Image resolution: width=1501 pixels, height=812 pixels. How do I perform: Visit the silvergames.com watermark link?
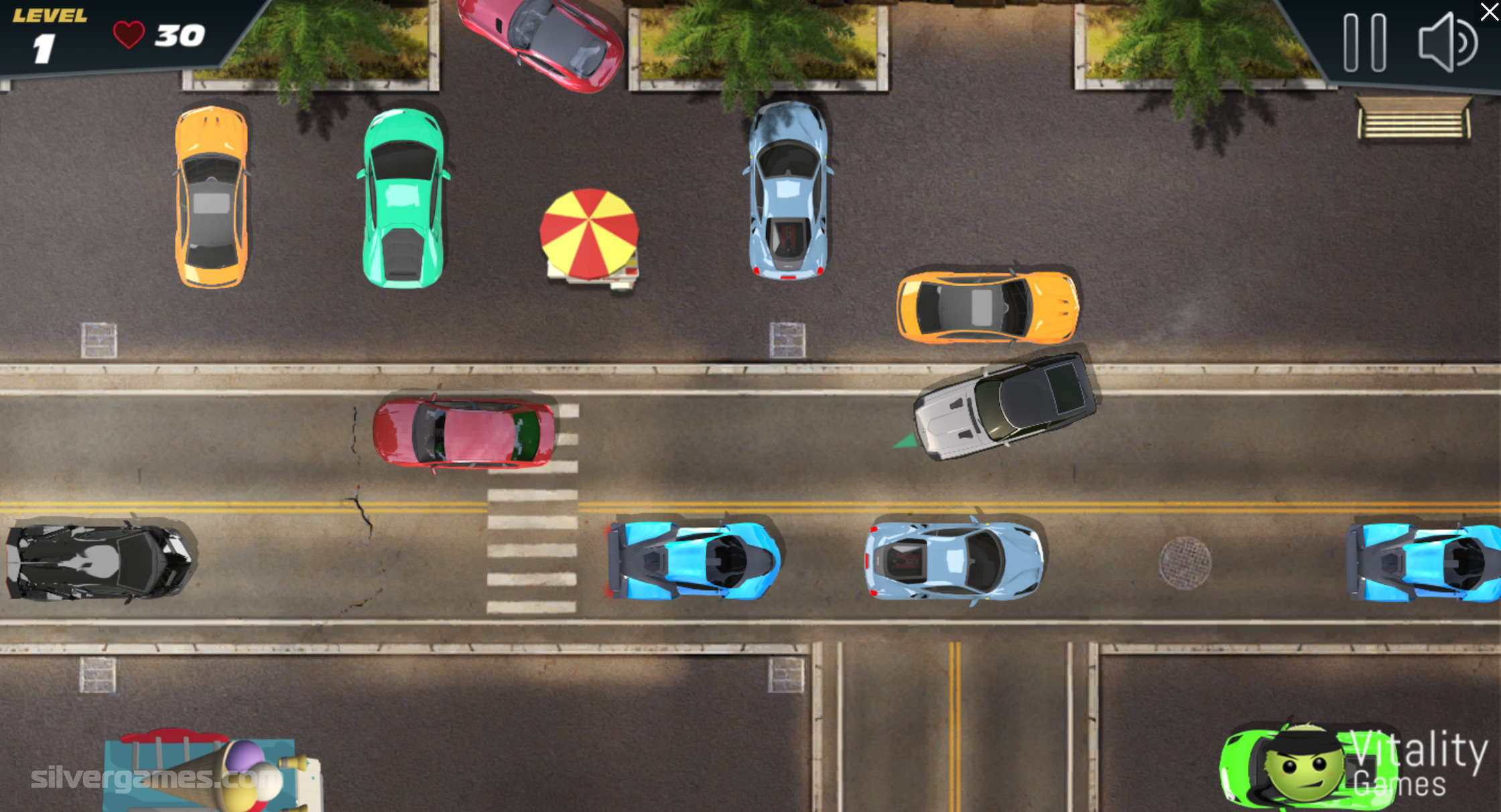point(155,779)
